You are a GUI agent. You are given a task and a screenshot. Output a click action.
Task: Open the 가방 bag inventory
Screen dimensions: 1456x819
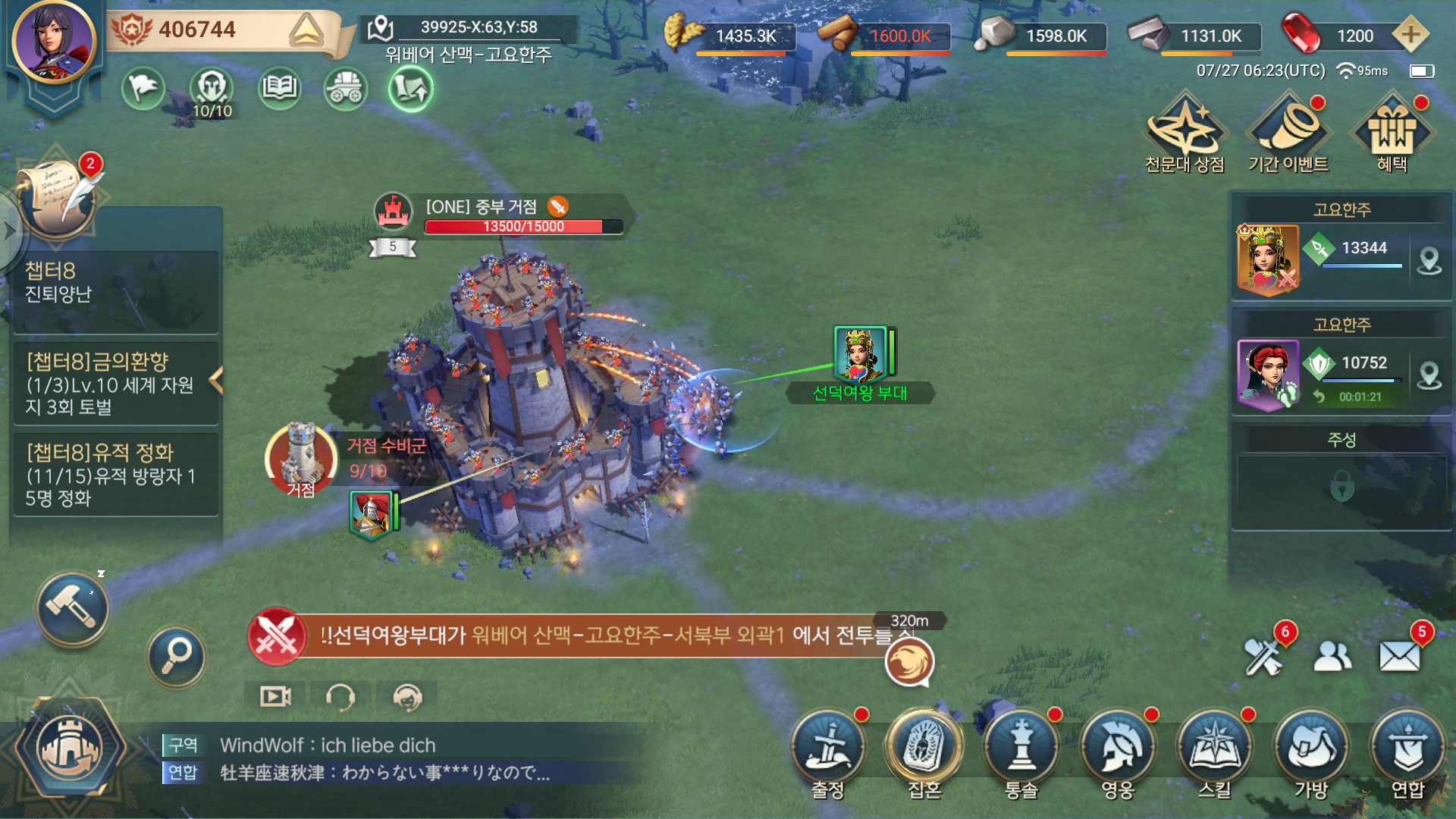1311,749
